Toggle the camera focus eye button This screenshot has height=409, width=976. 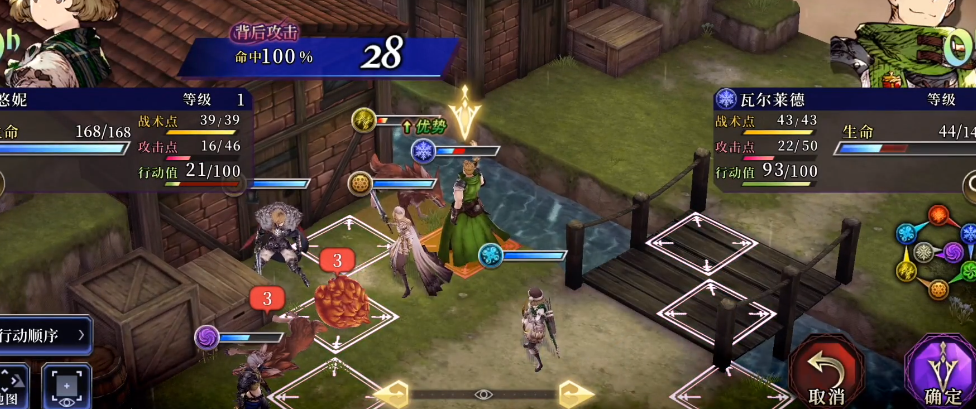click(x=66, y=386)
